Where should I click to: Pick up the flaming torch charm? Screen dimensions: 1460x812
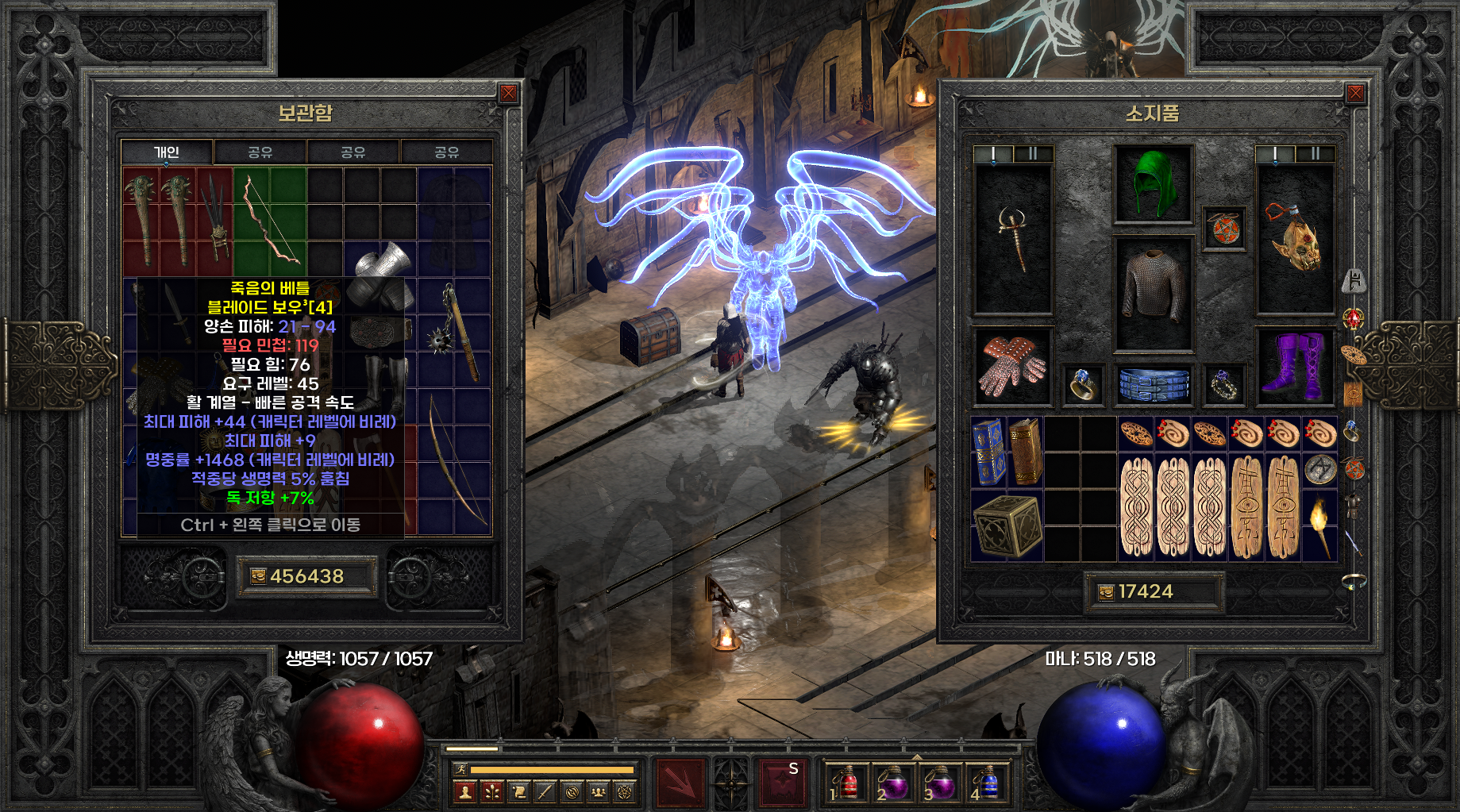[x=1319, y=525]
